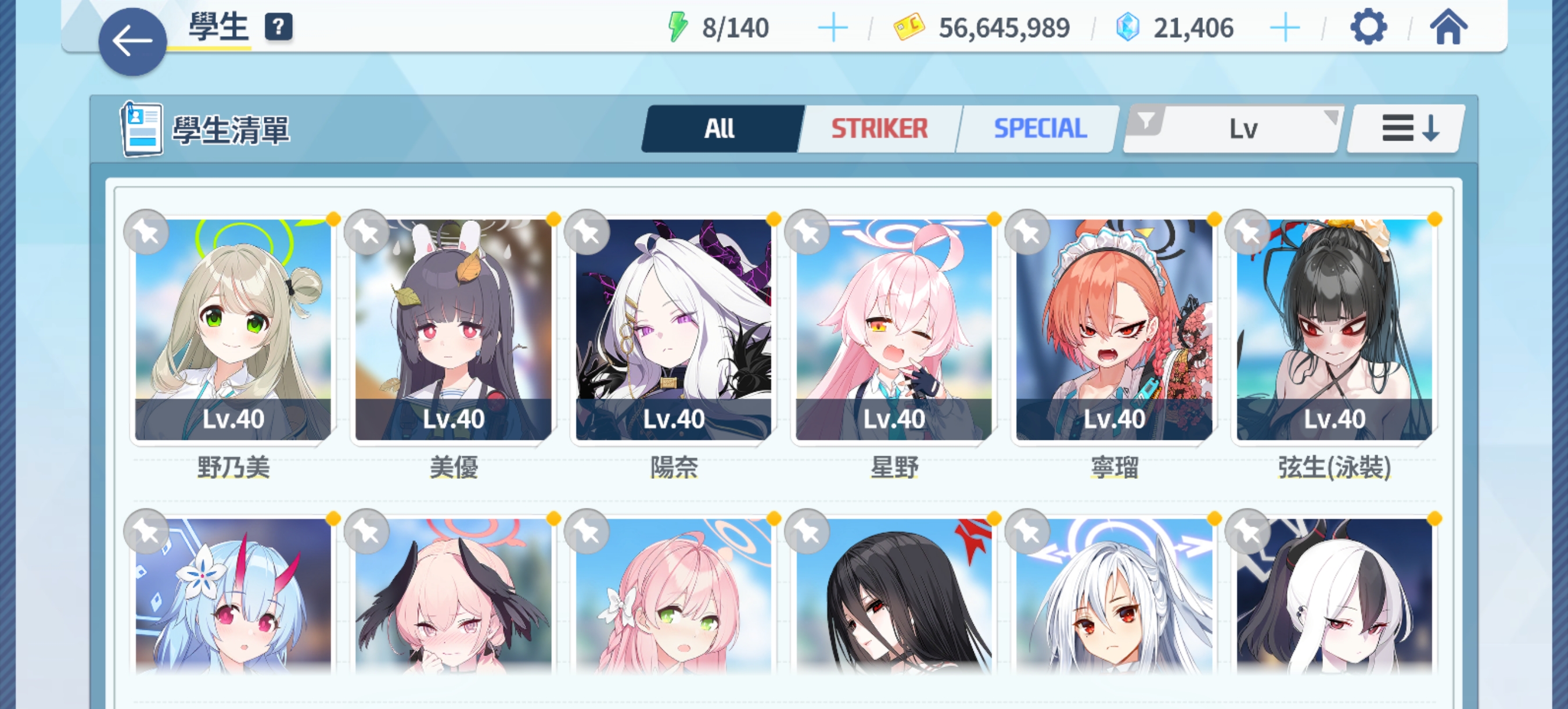Screen dimensions: 1568x709
Task: Select student 野乃美
Action: point(233,330)
